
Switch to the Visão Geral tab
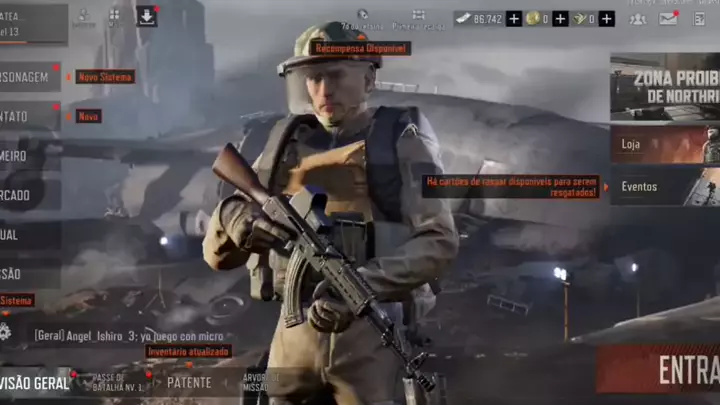click(35, 382)
